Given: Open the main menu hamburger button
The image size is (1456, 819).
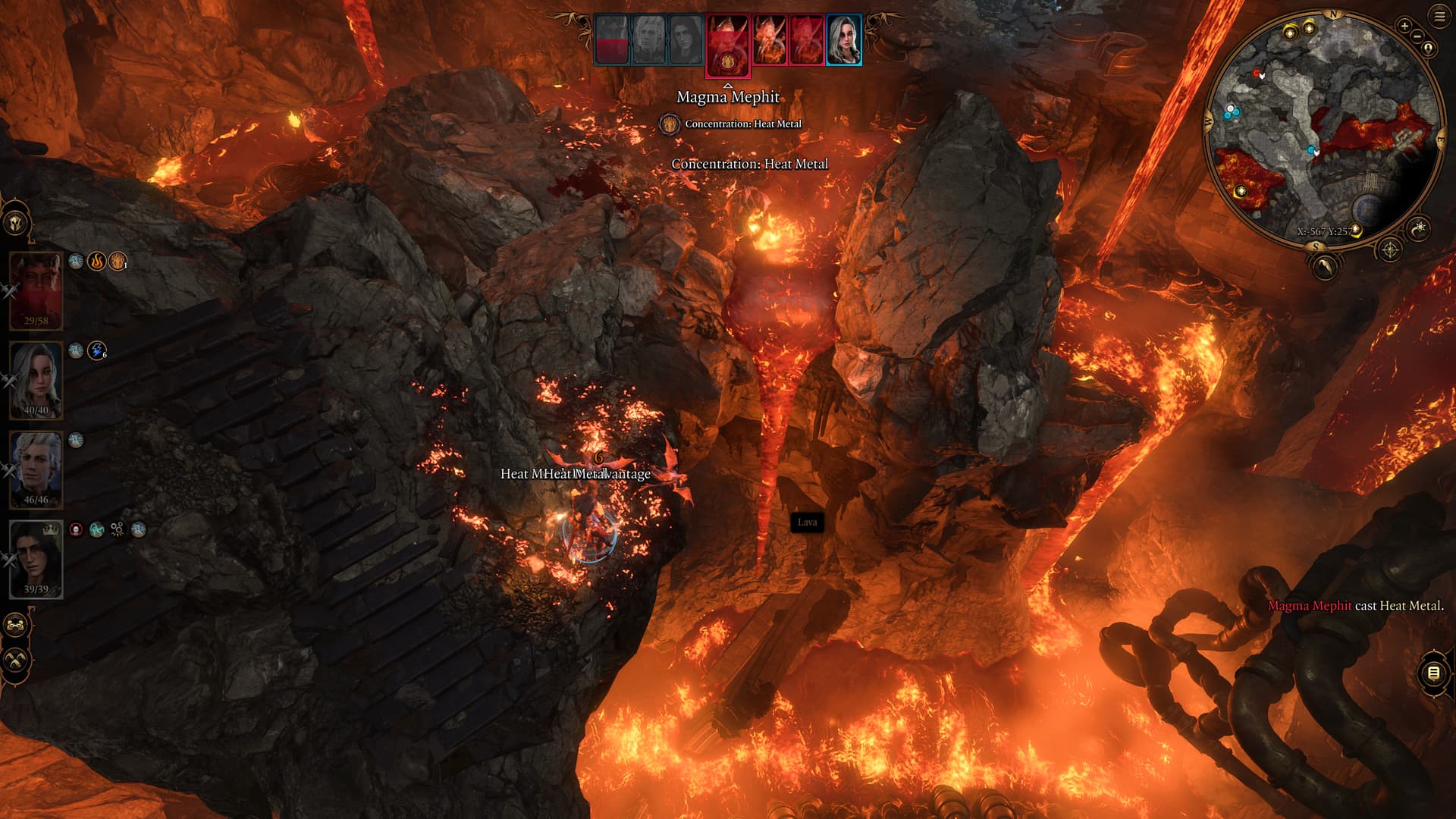Looking at the screenshot, I should coord(1439,17).
